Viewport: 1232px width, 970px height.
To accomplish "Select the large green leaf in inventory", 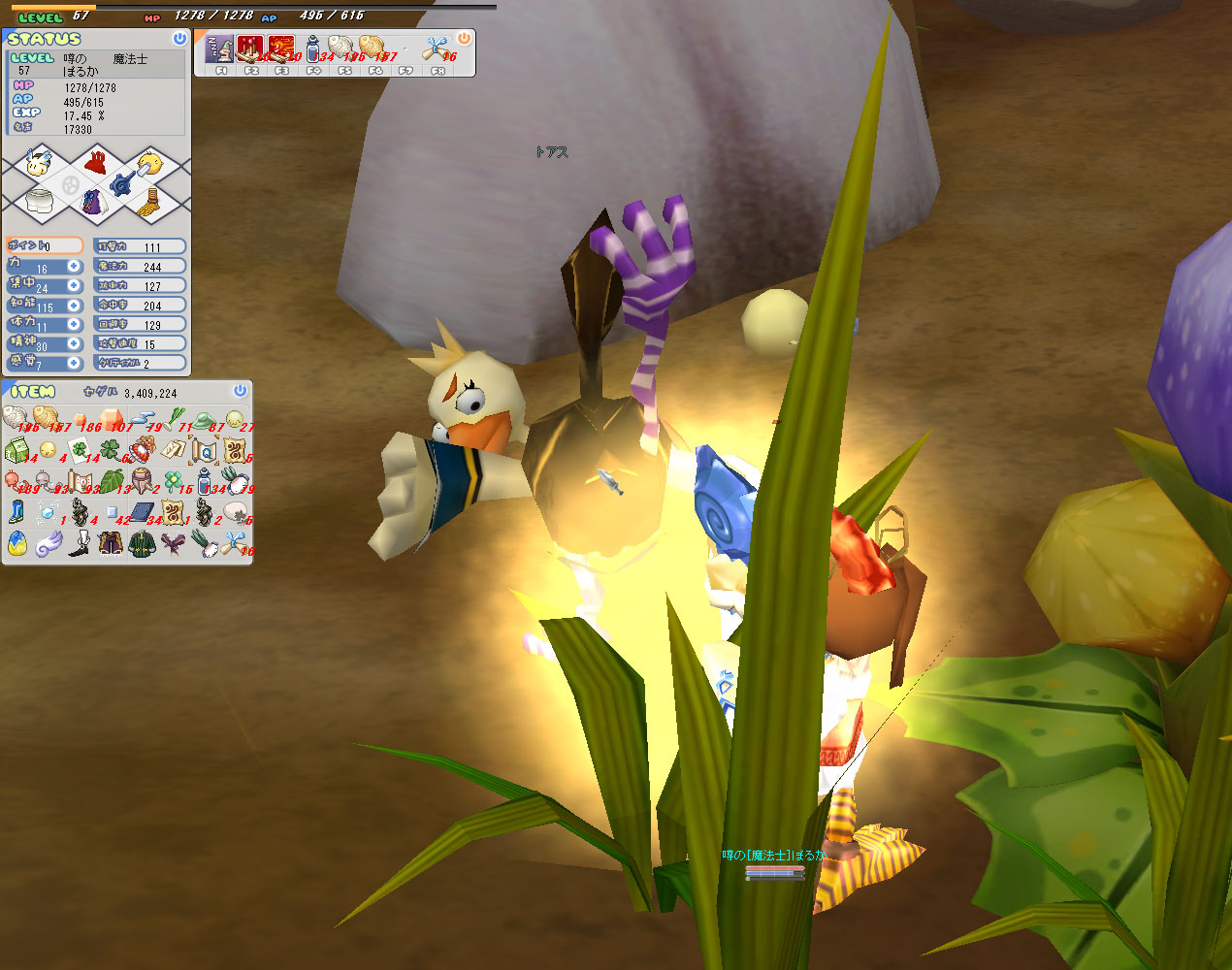I will tap(111, 482).
